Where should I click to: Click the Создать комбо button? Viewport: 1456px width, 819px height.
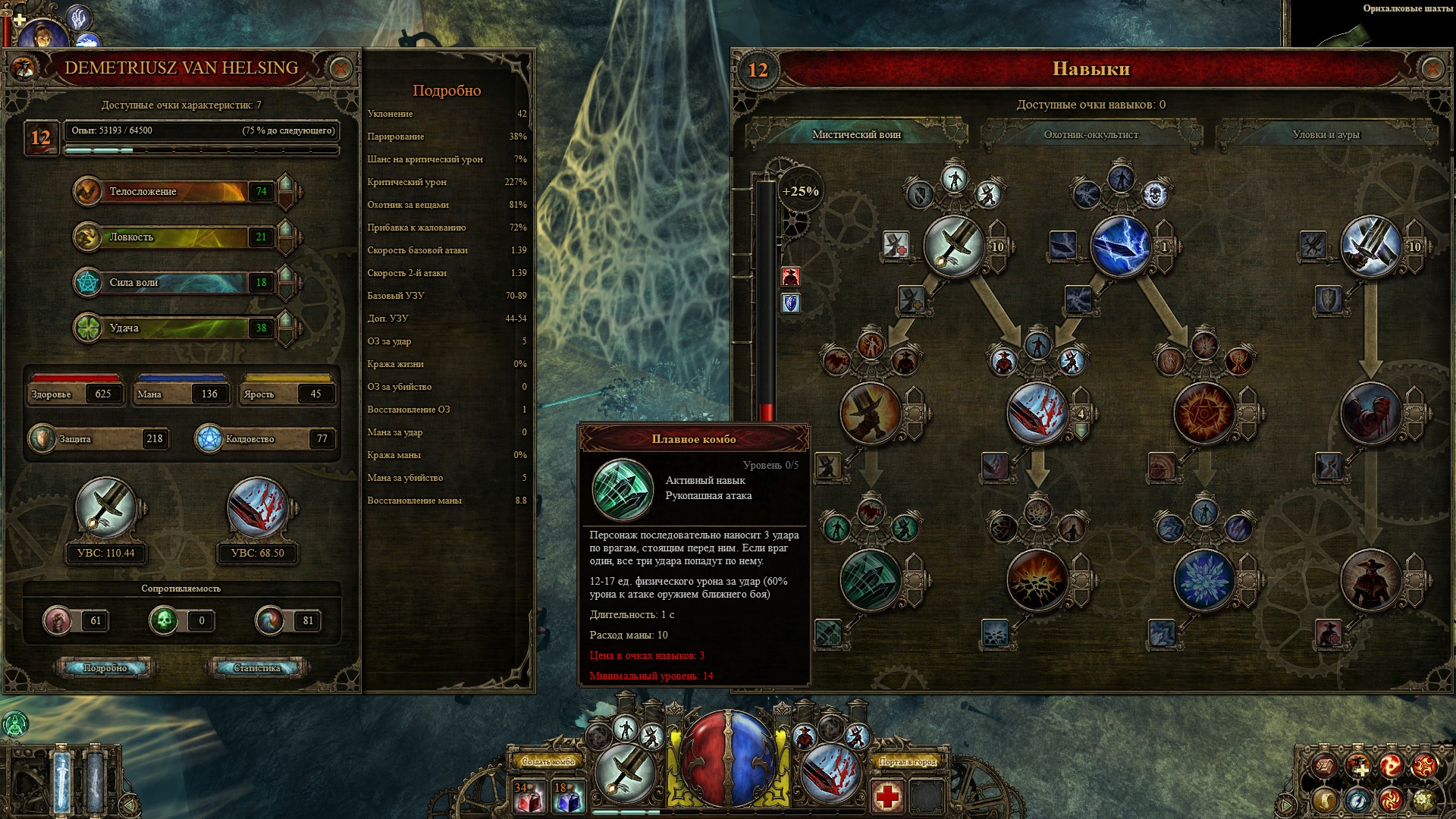[x=548, y=761]
